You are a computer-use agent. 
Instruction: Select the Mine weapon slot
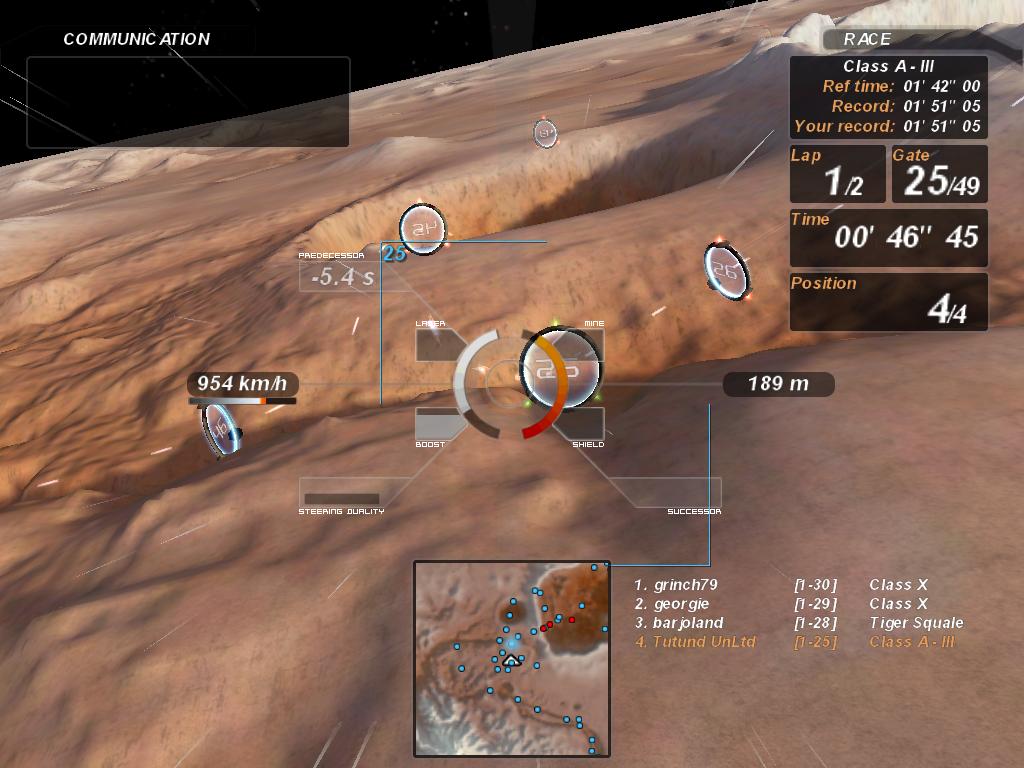point(582,344)
